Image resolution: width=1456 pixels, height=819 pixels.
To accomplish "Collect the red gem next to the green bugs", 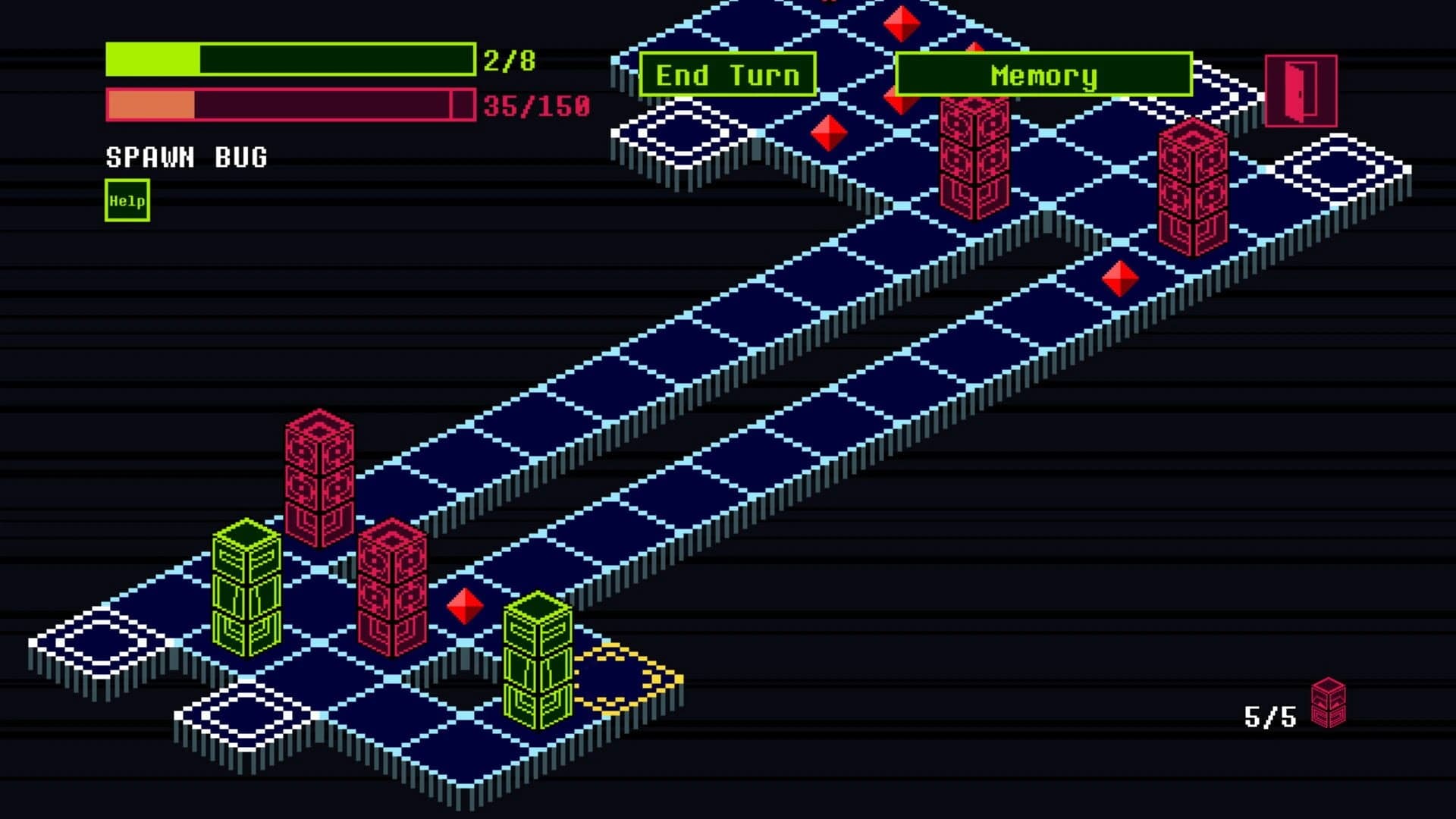I will 463,607.
